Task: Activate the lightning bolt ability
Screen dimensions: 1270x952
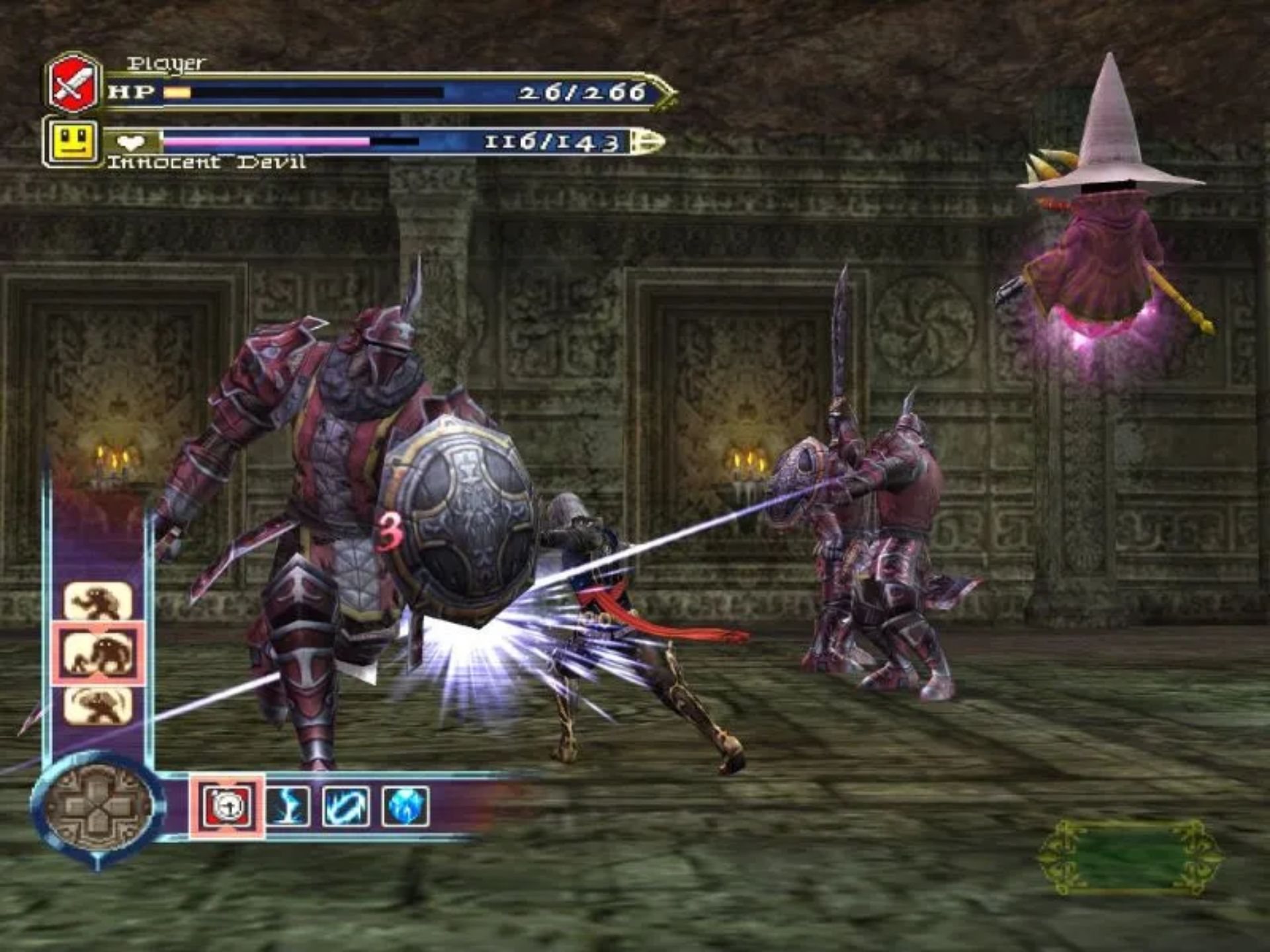Action: [x=288, y=807]
